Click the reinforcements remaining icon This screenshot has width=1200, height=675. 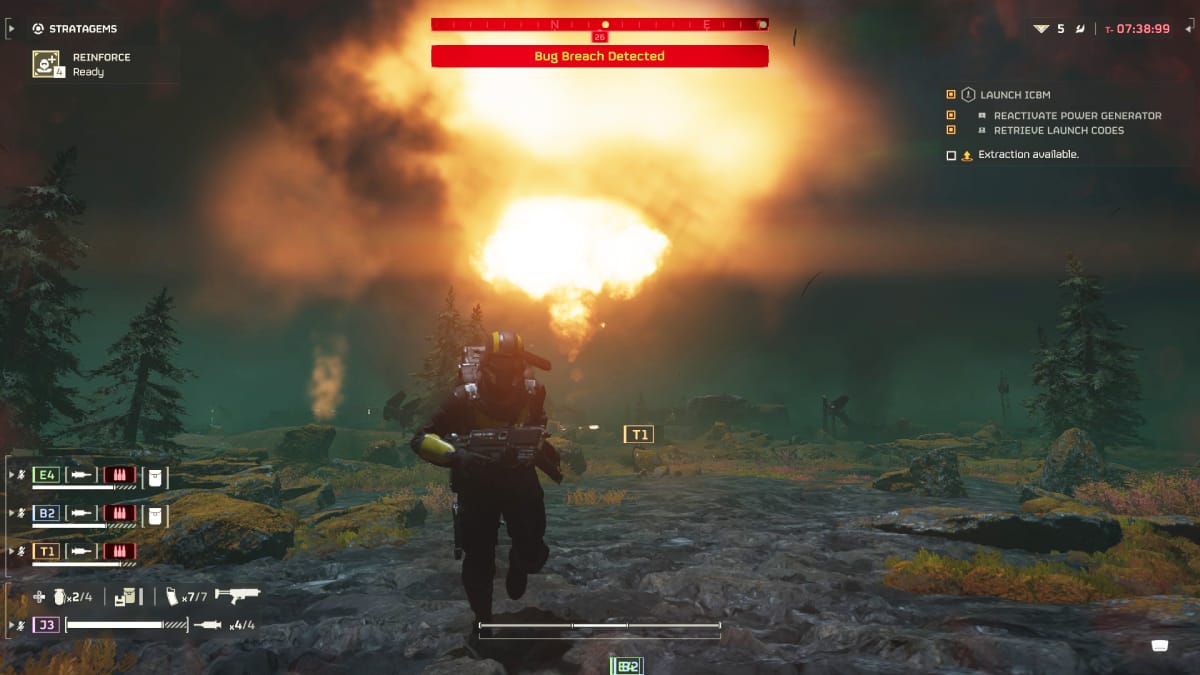pyautogui.click(x=1041, y=29)
